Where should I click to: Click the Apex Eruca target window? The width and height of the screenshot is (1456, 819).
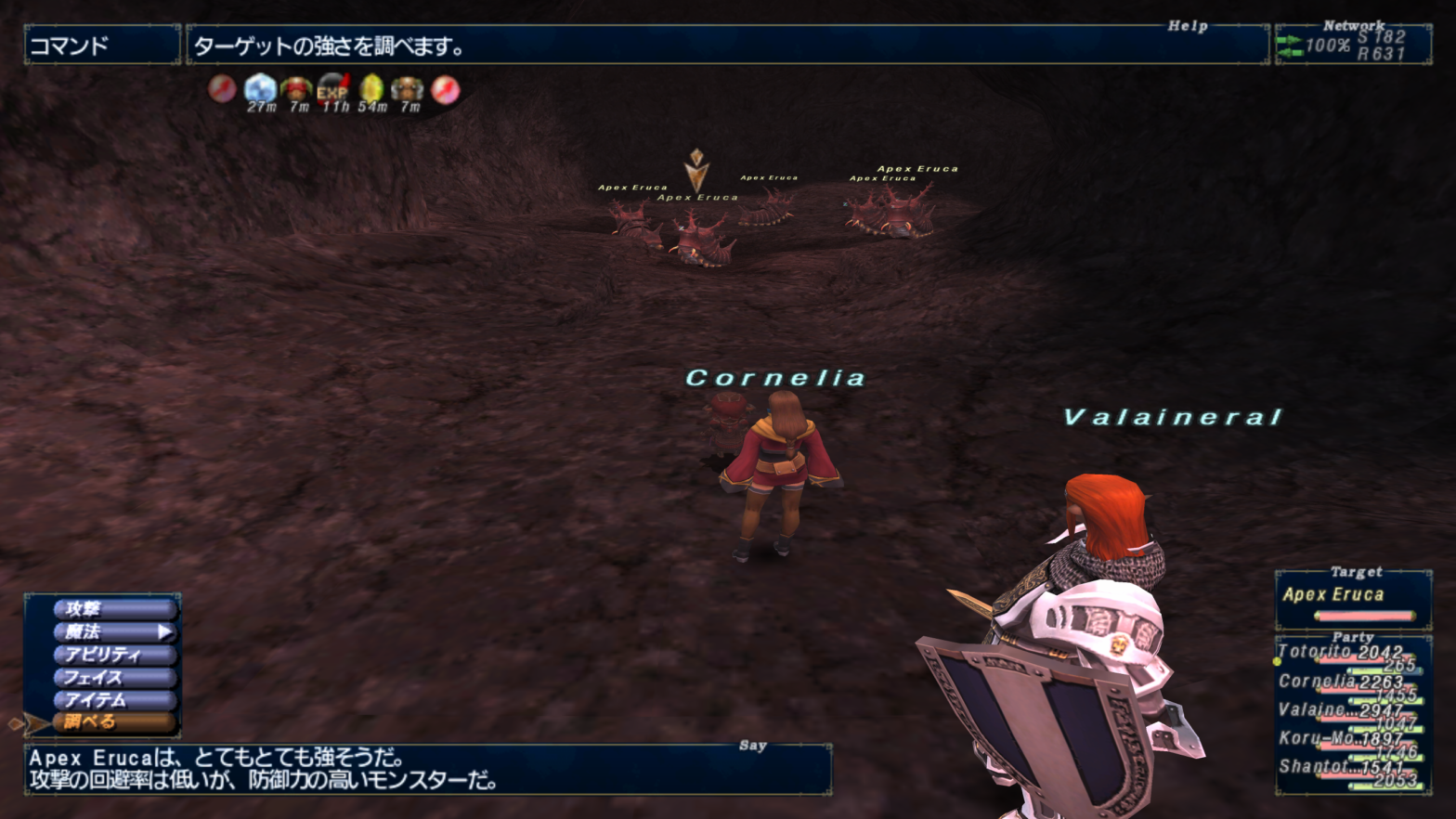[x=1353, y=600]
